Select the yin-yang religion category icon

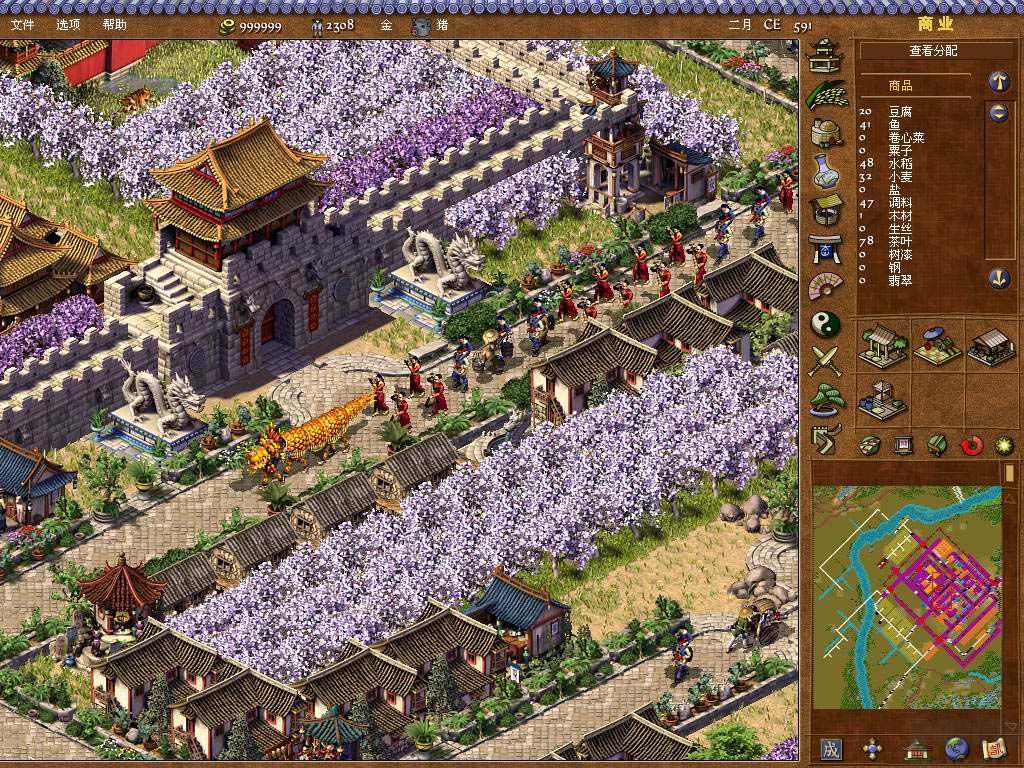click(x=826, y=324)
